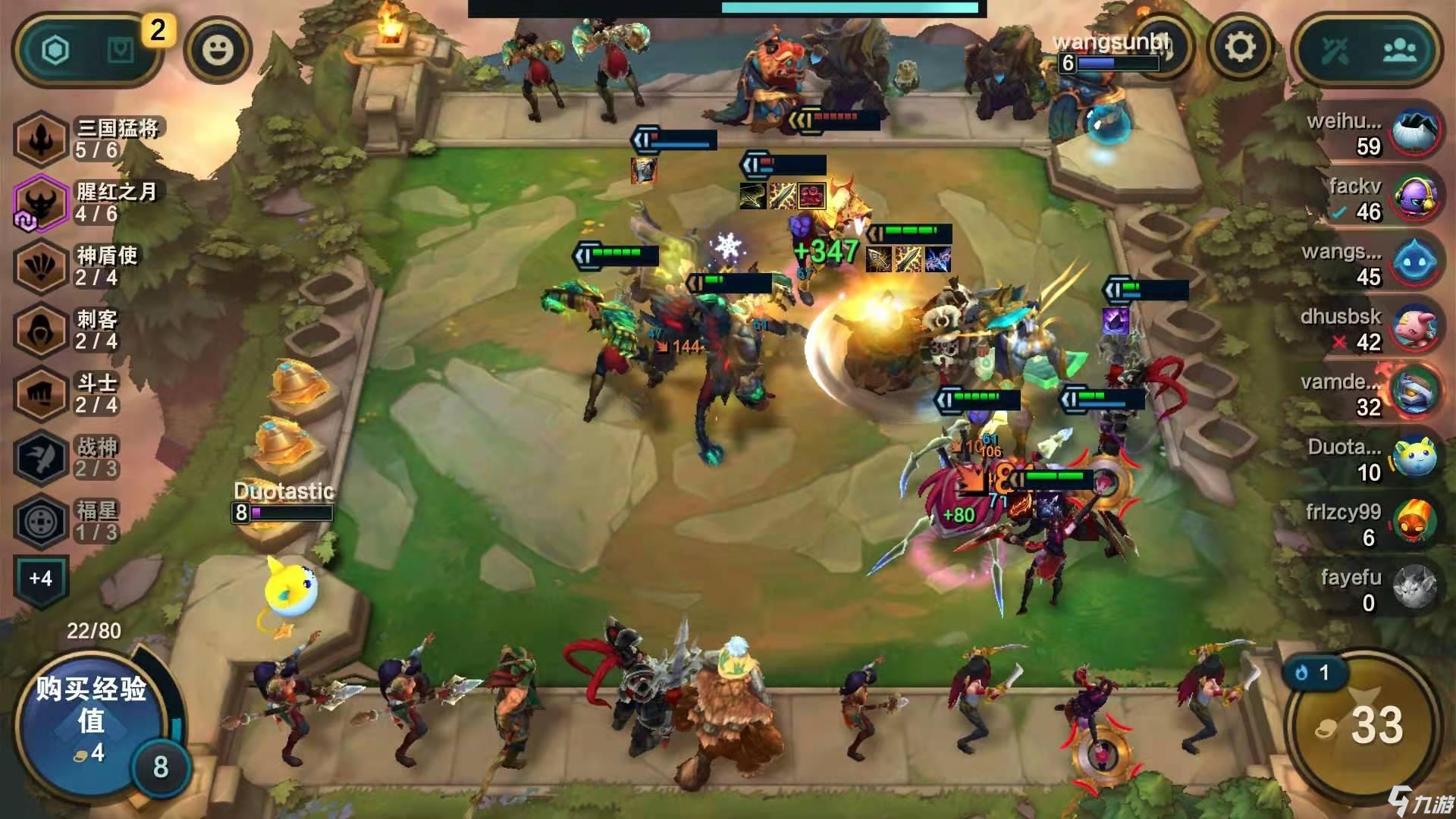
Task: Toggle the top-left hexagon panel button
Action: [x=55, y=51]
